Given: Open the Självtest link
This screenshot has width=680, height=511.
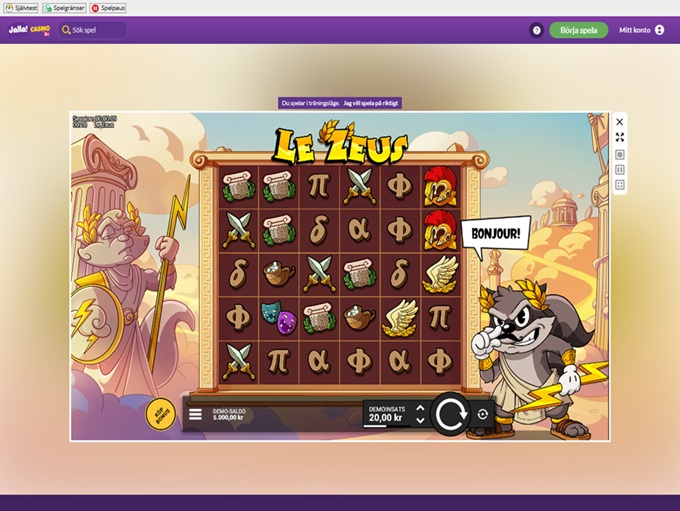Looking at the screenshot, I should point(20,7).
